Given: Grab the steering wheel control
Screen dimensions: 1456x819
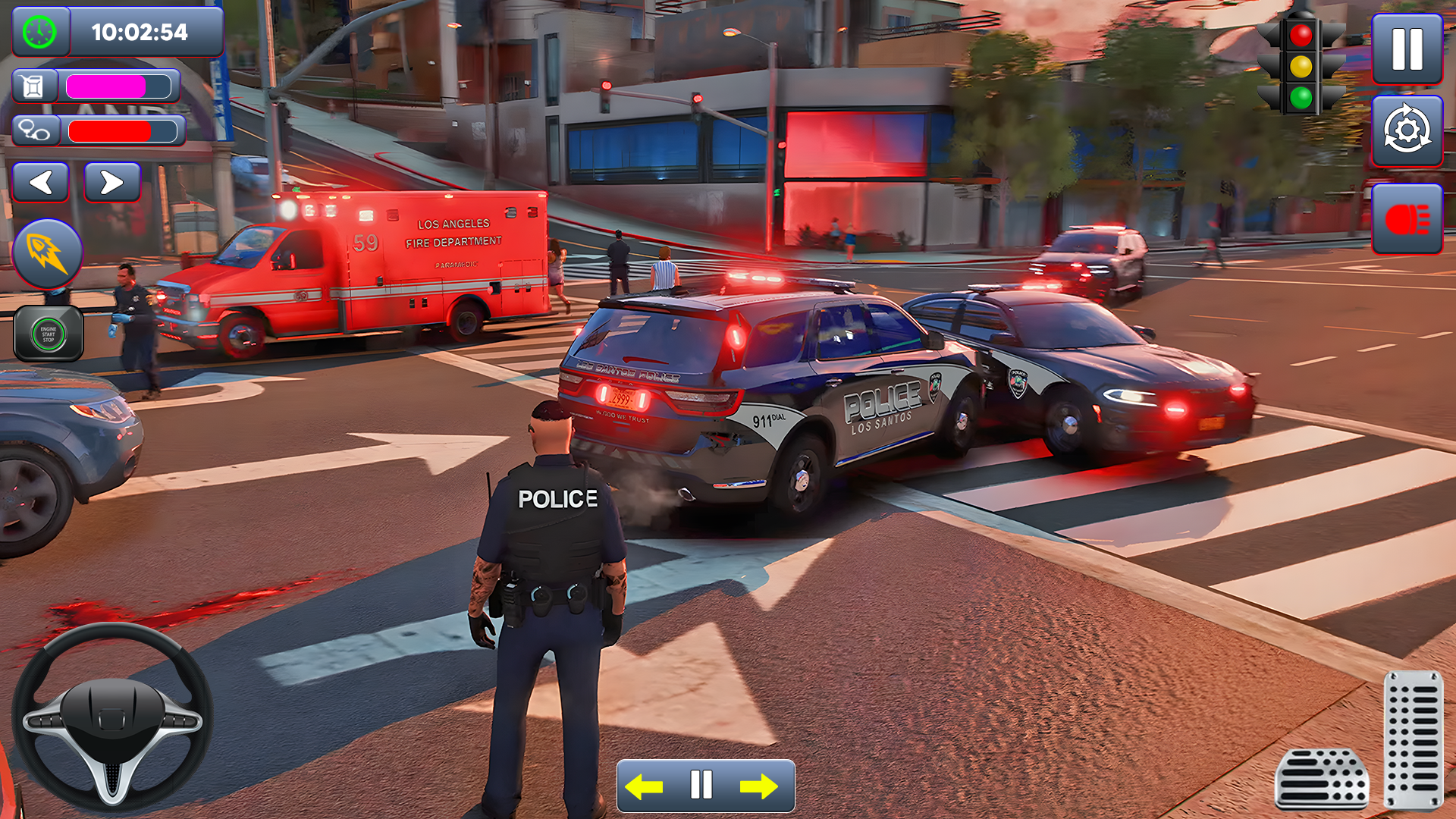Looking at the screenshot, I should (x=112, y=717).
